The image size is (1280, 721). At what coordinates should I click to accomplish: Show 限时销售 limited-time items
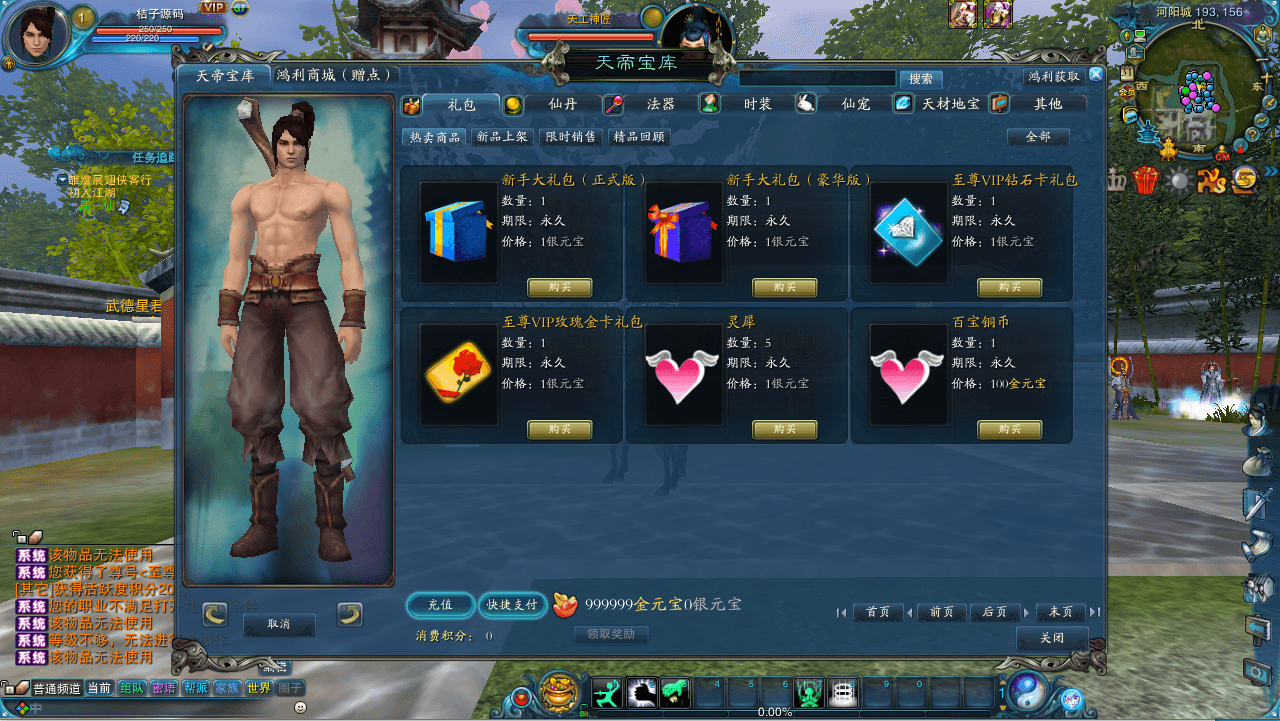[x=570, y=137]
